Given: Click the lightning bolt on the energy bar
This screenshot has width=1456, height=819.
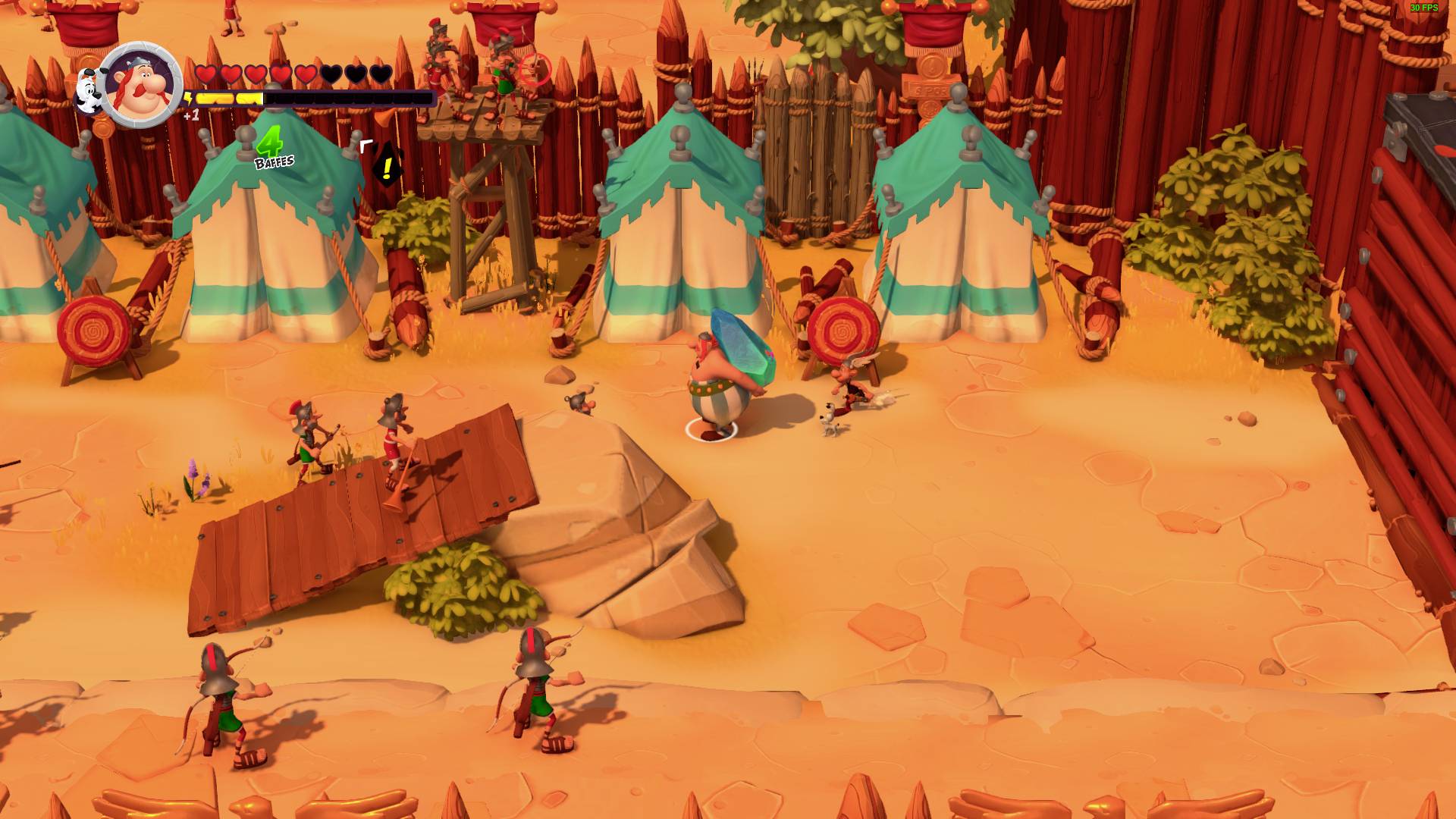Looking at the screenshot, I should point(187,98).
